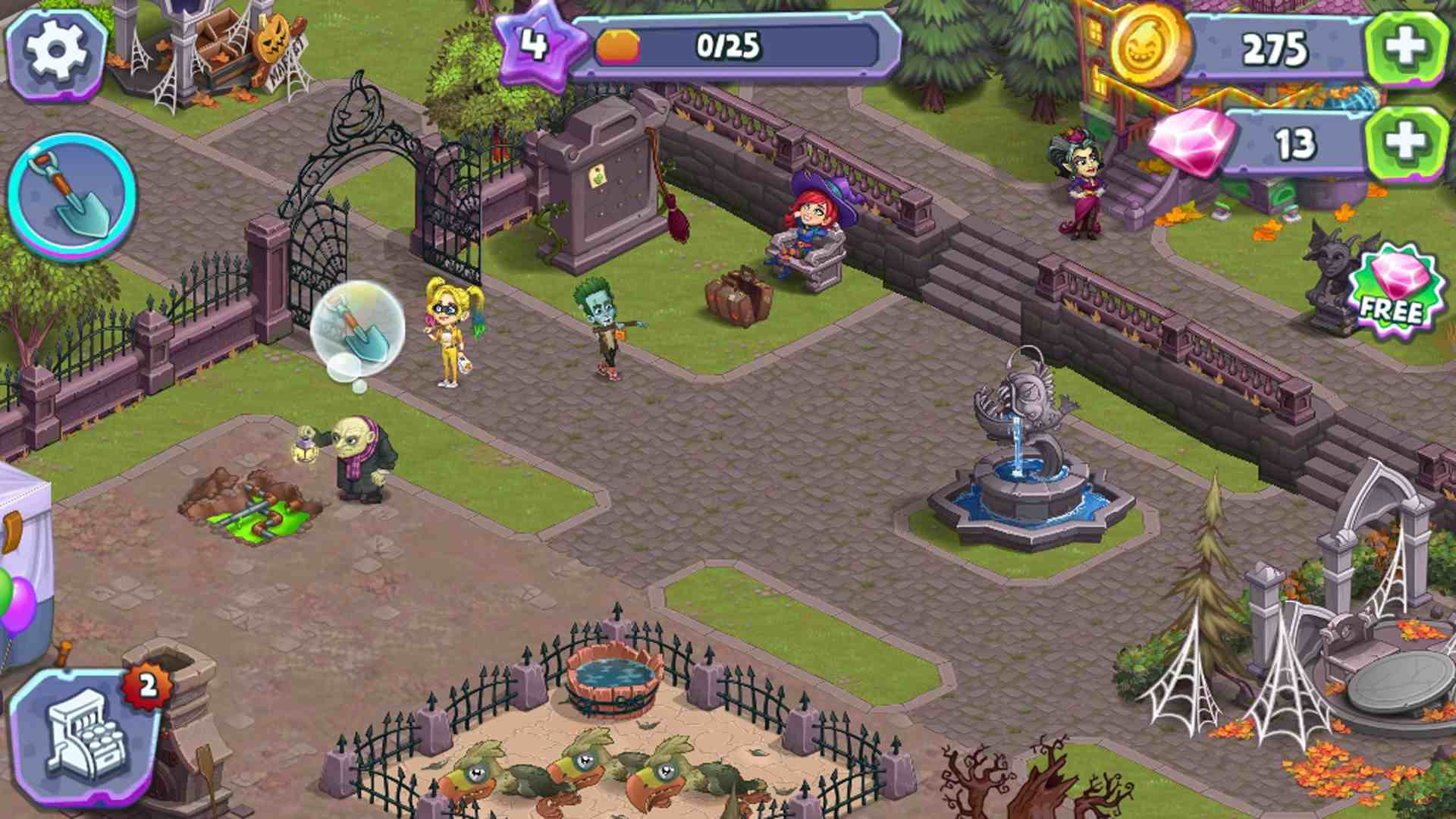
Task: Click the level 4 star badge
Action: click(535, 44)
